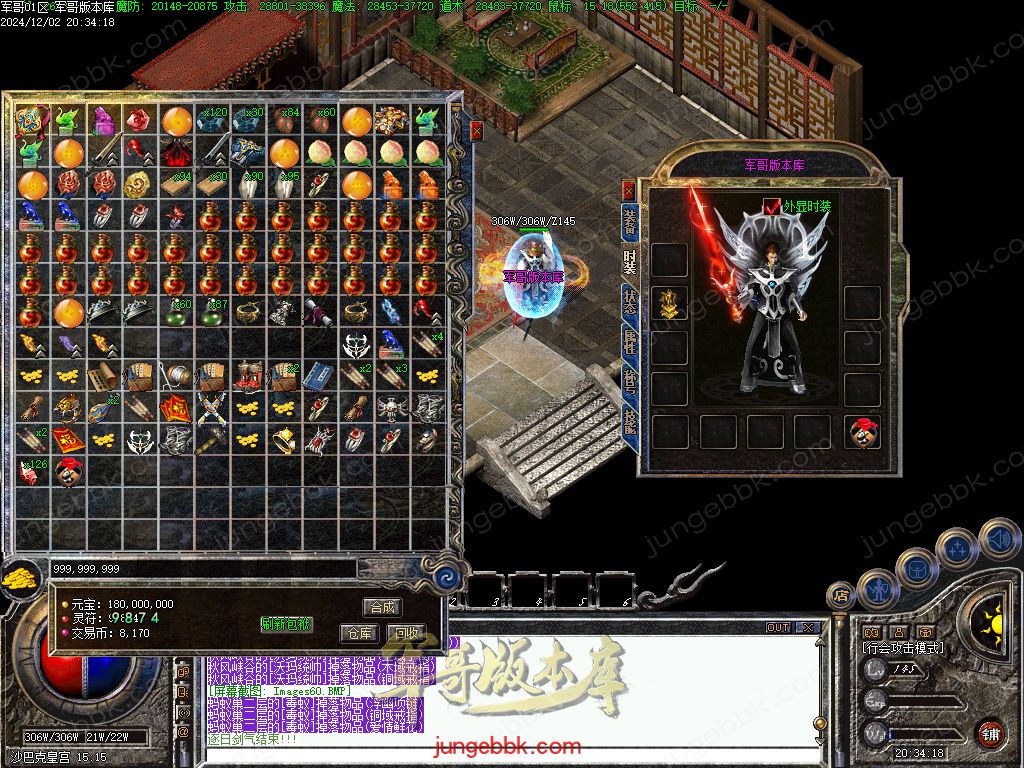Open the 仓库 warehouse

coord(358,633)
